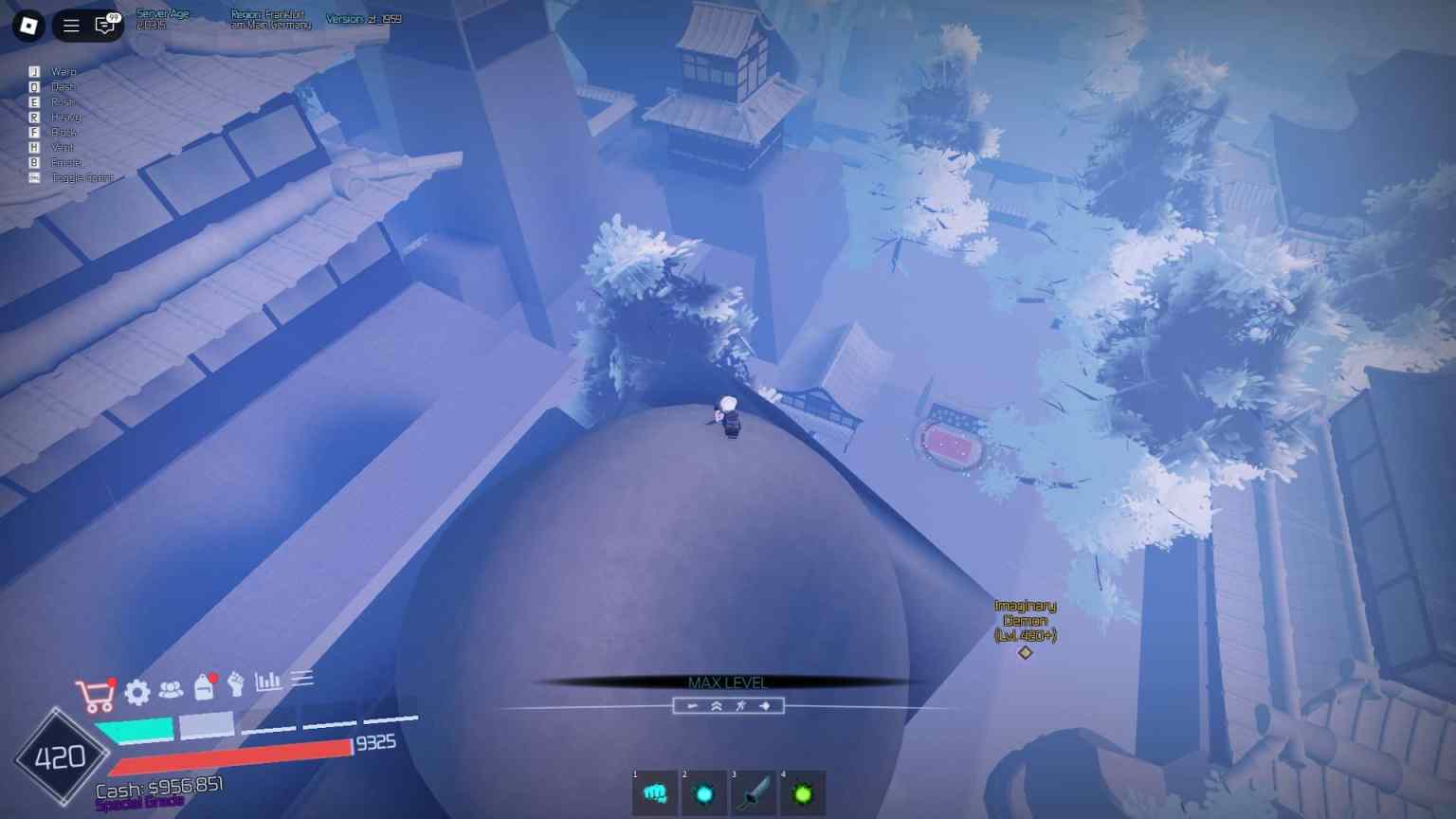
Task: Click the 420 level diamond badge
Action: 59,755
